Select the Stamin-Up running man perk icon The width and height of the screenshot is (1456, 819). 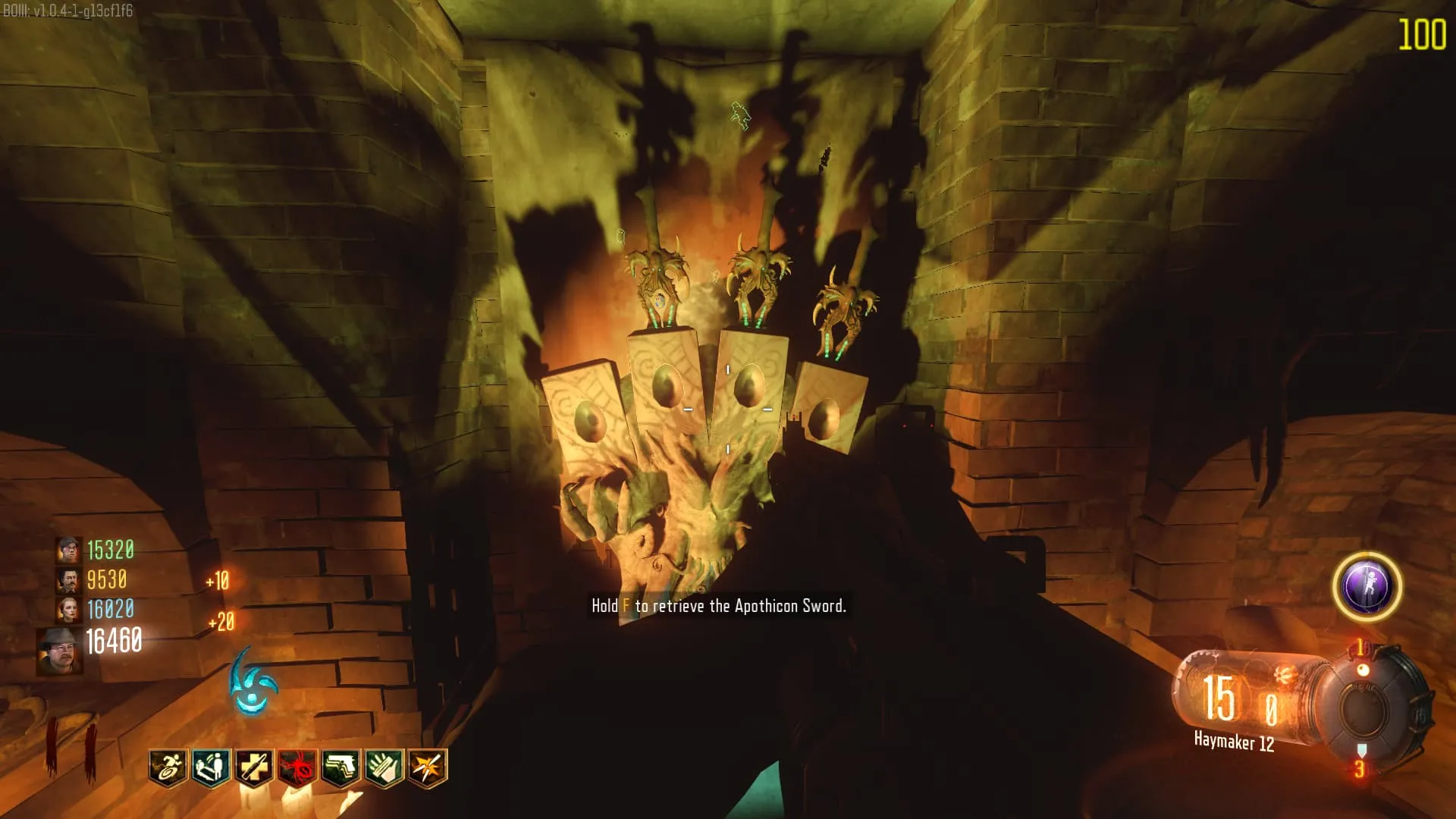pyautogui.click(x=168, y=767)
